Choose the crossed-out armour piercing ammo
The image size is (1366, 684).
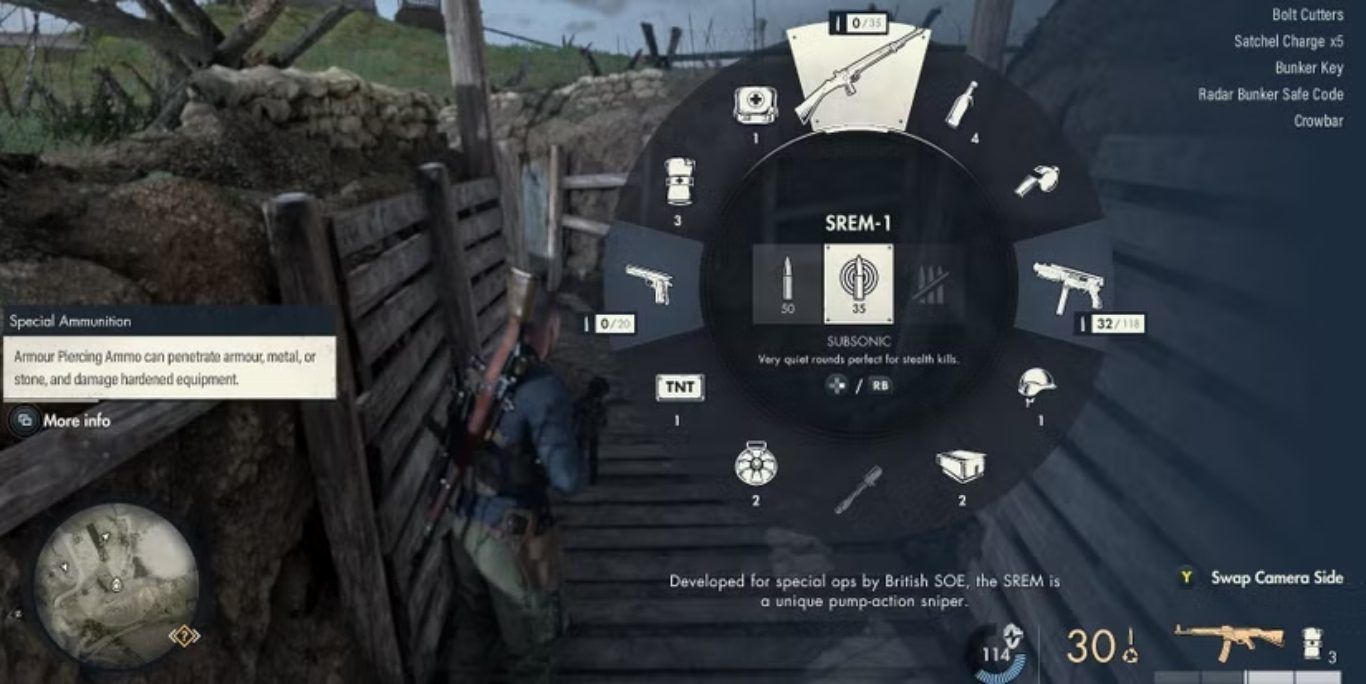tap(929, 283)
